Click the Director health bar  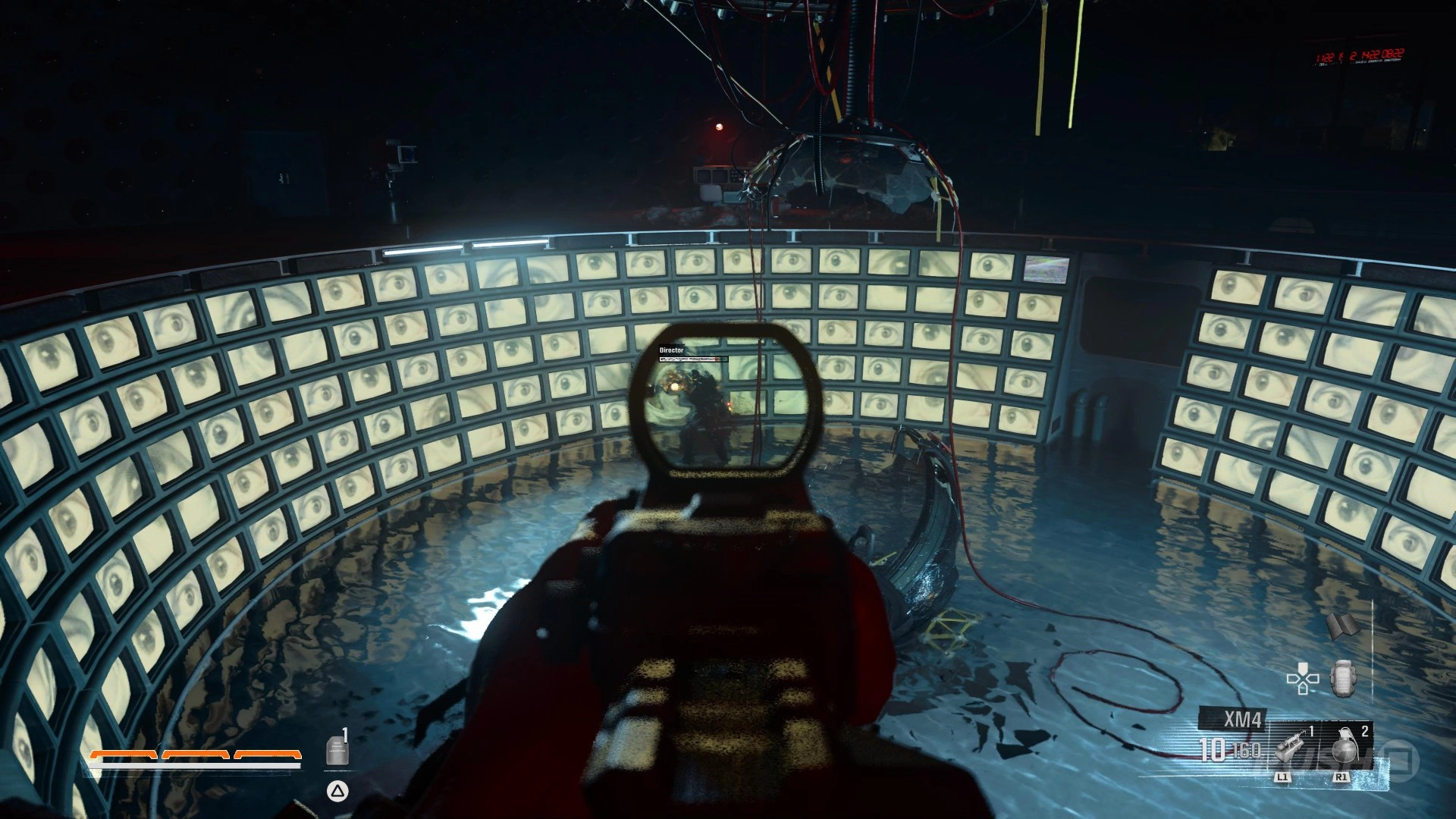tap(694, 360)
